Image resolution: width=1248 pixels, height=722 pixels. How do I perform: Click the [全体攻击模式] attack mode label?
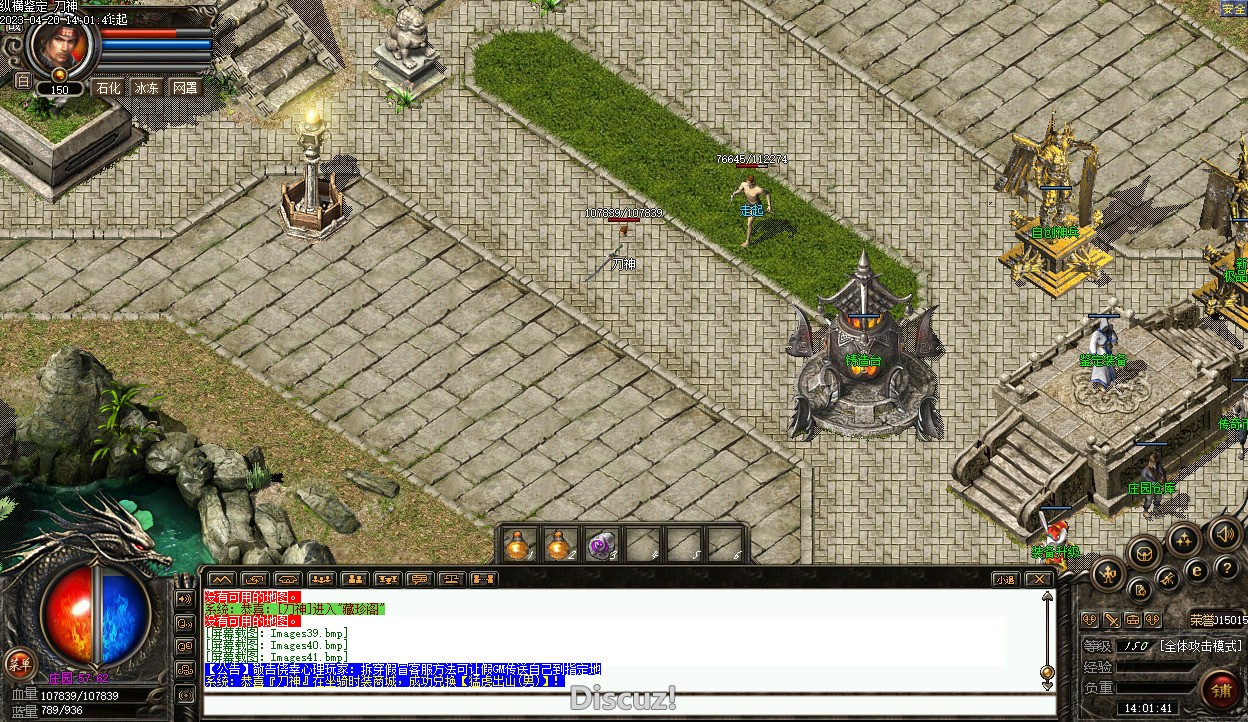pos(1200,646)
